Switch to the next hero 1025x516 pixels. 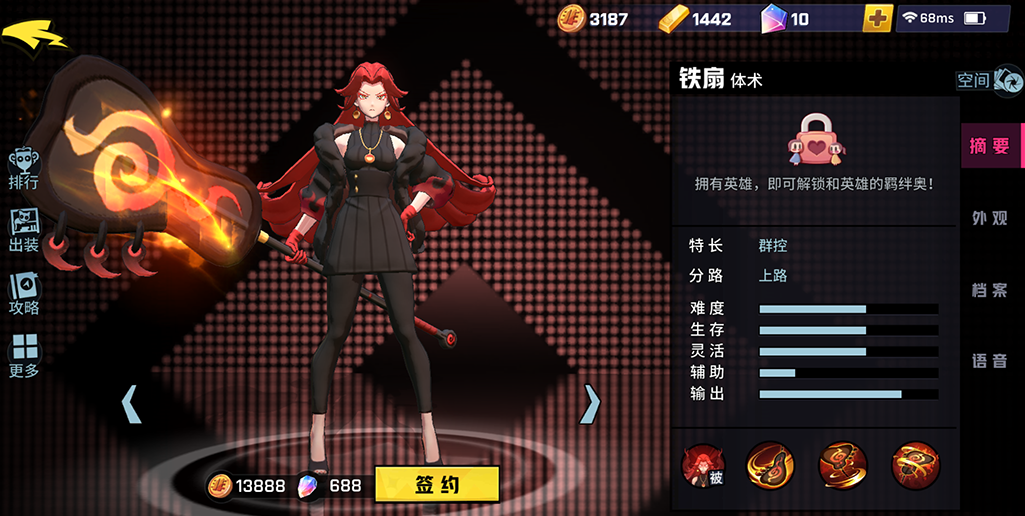[x=591, y=403]
